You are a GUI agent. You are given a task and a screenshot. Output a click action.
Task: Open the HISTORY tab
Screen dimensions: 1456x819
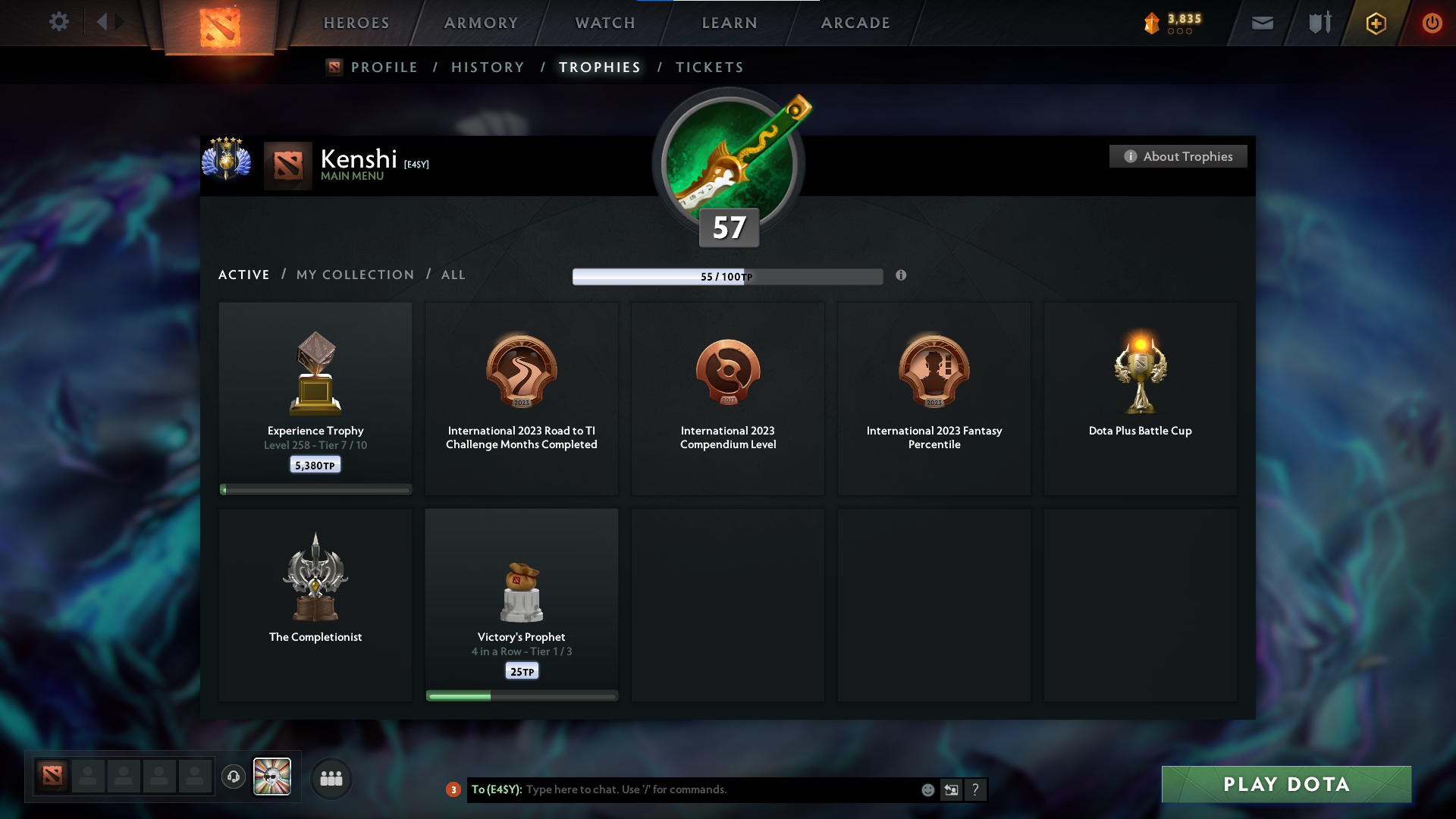tap(488, 67)
